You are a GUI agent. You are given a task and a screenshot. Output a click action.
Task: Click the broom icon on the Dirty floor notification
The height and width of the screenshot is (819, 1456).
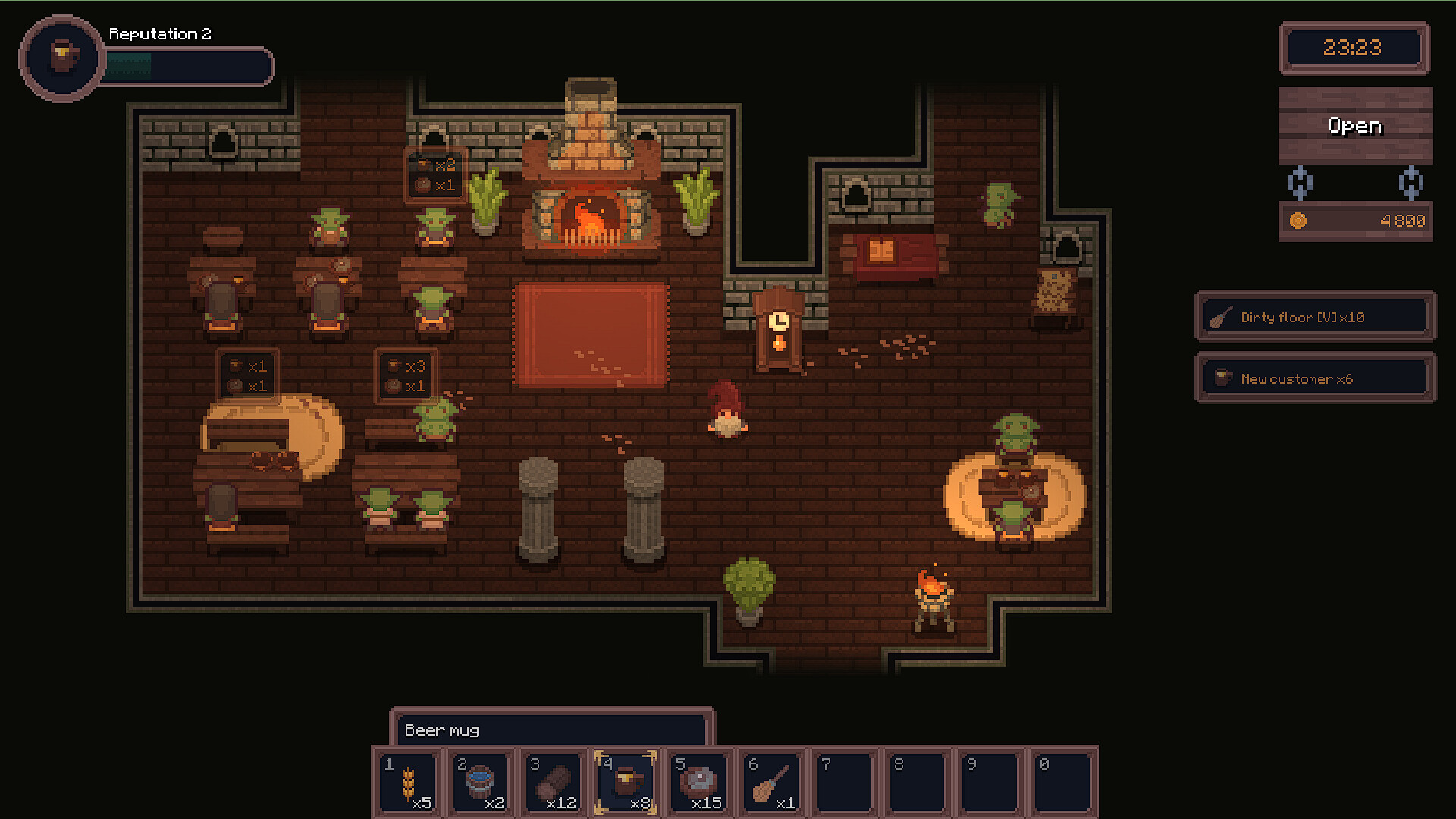(1221, 316)
